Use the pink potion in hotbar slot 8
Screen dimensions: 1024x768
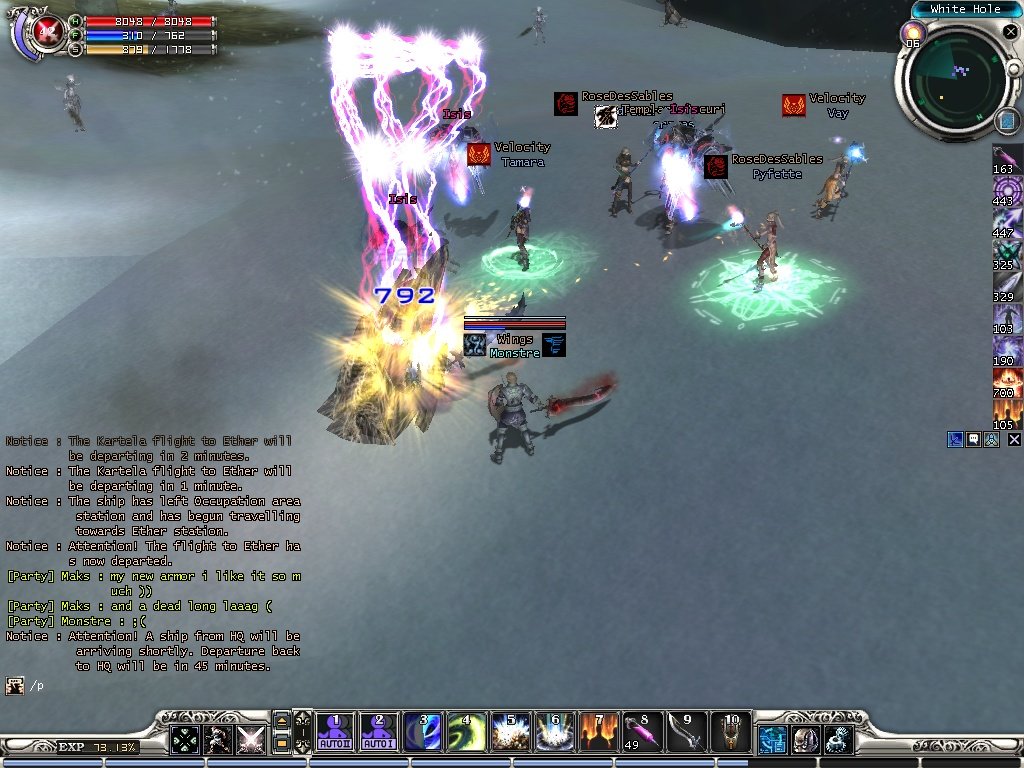[x=642, y=732]
